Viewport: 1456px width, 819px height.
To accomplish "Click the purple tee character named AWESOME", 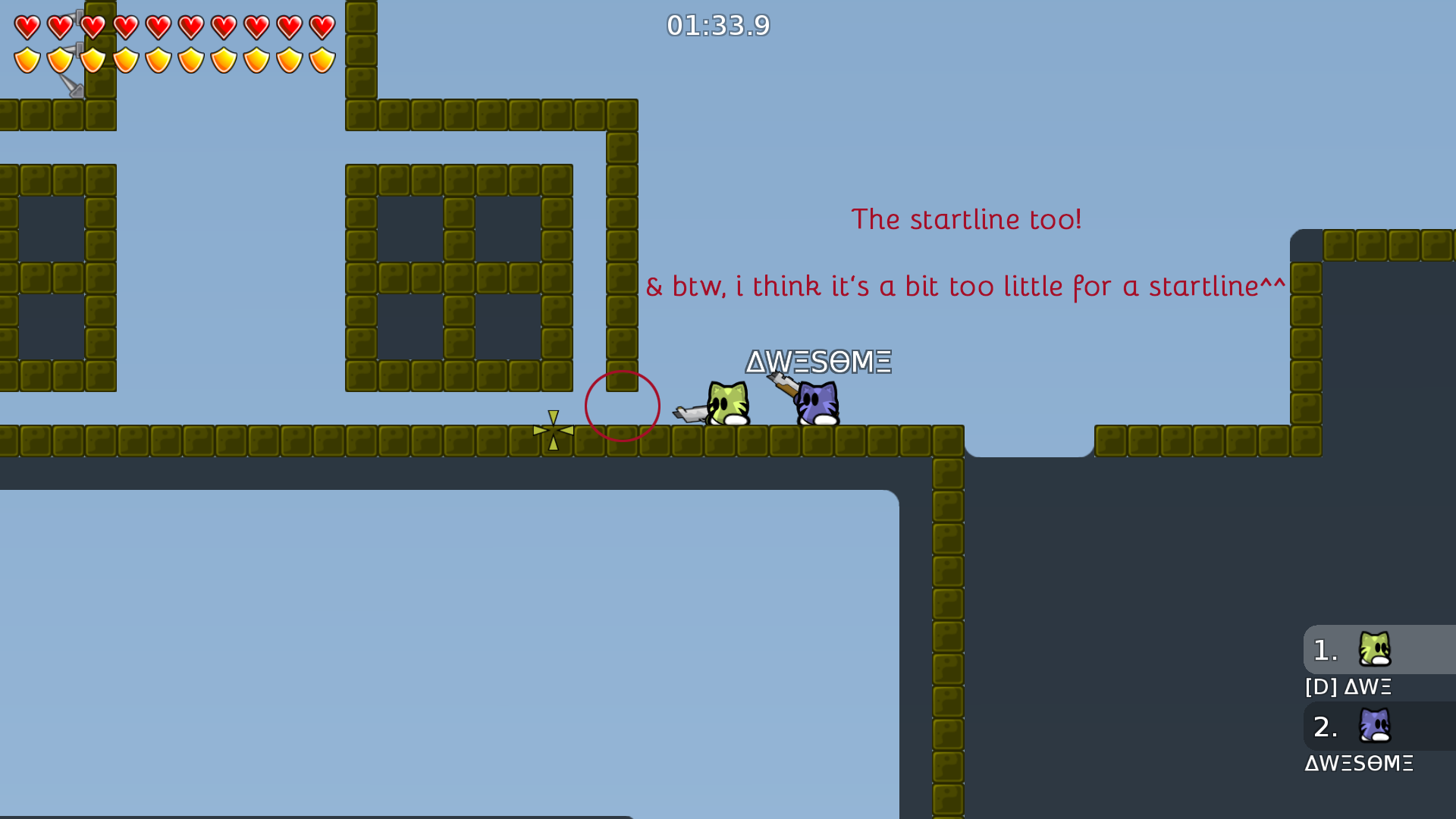I will click(x=815, y=402).
